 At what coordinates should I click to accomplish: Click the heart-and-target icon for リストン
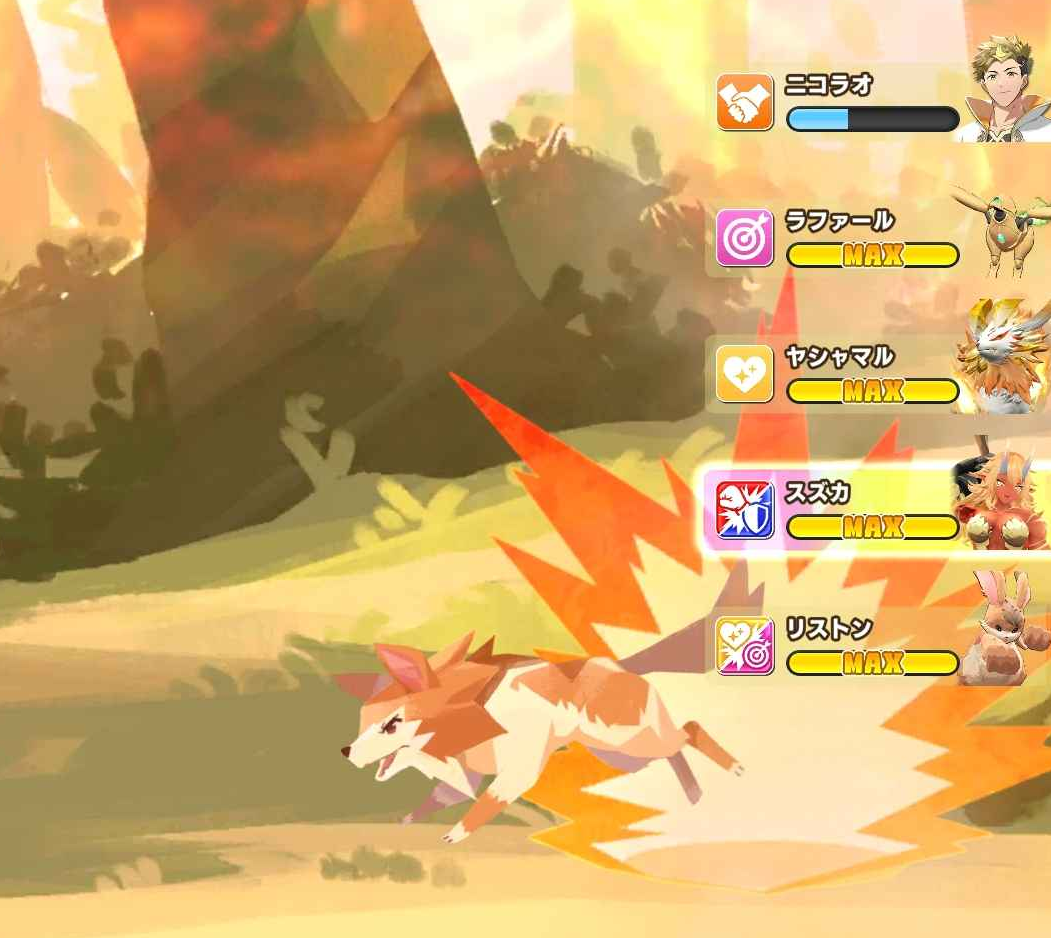745,646
